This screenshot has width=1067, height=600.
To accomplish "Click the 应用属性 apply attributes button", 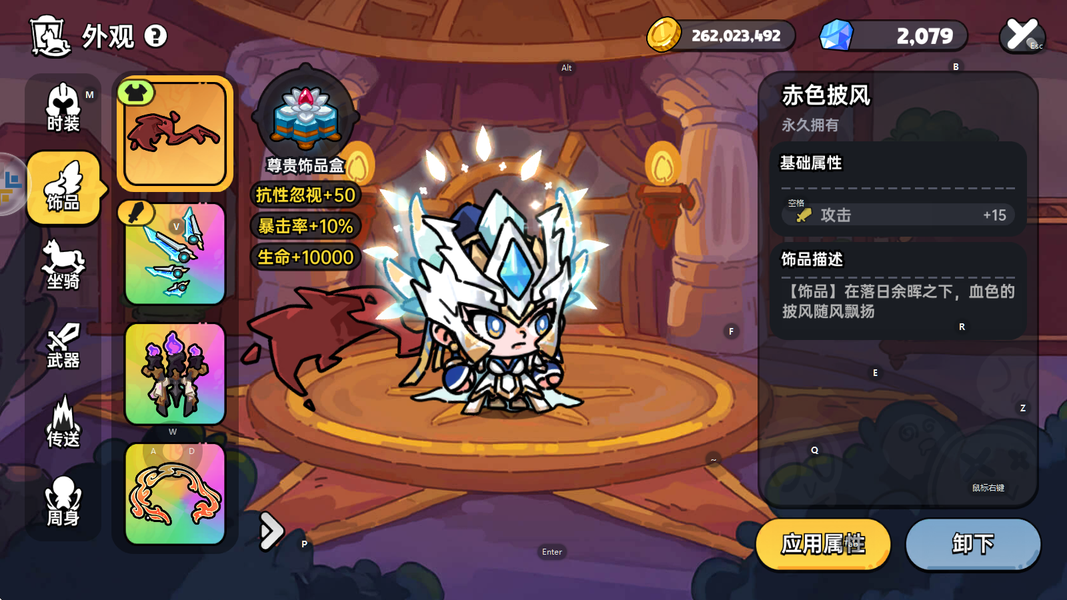I will click(x=823, y=544).
